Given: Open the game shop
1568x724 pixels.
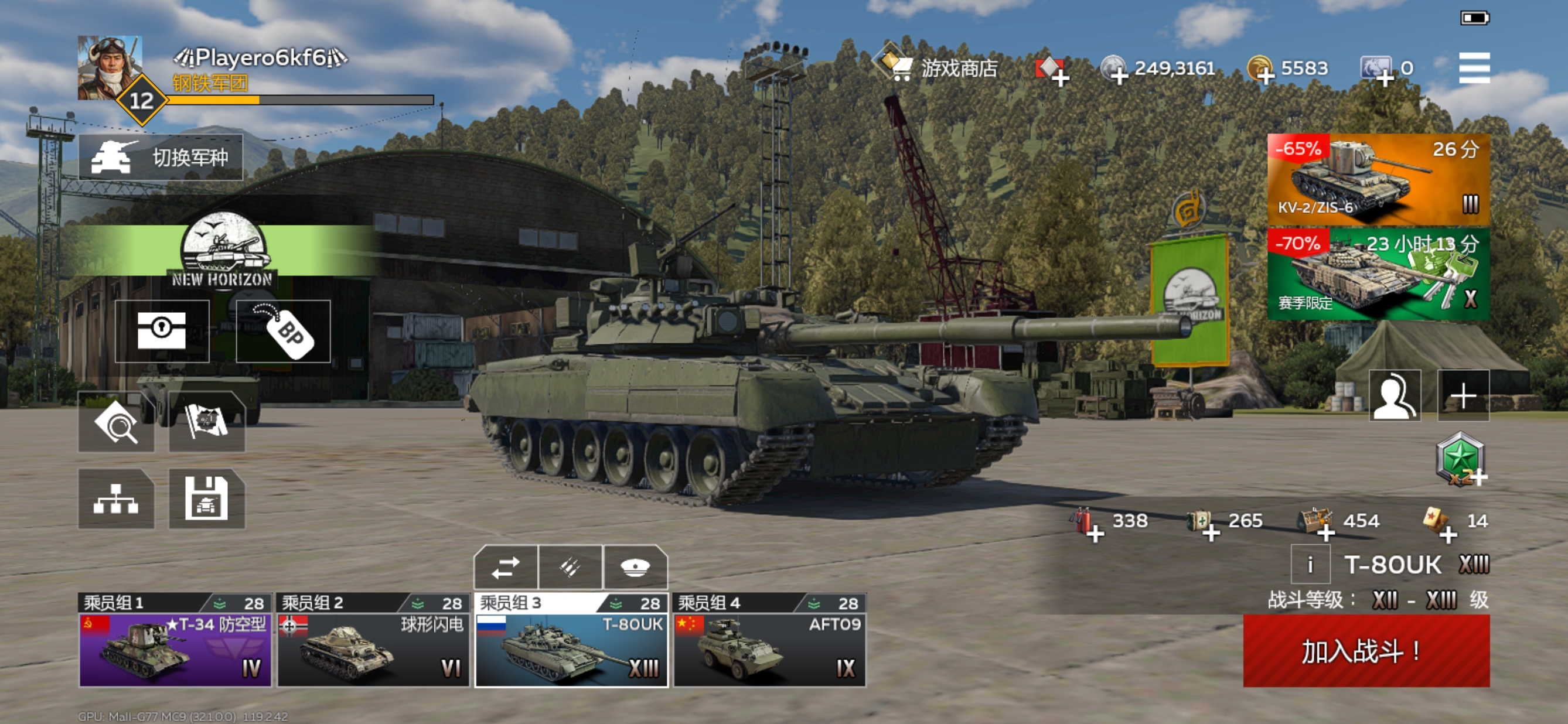Looking at the screenshot, I should point(938,67).
